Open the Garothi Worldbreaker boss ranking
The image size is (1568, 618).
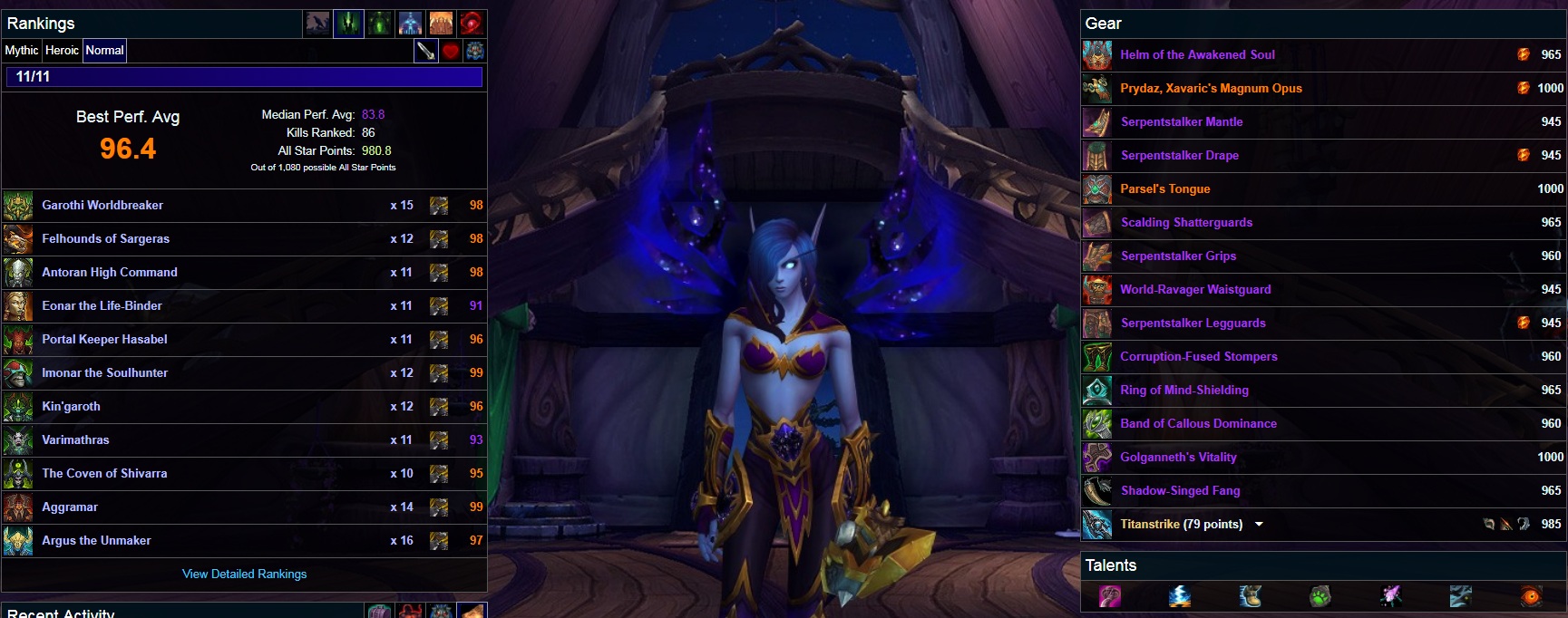(102, 206)
